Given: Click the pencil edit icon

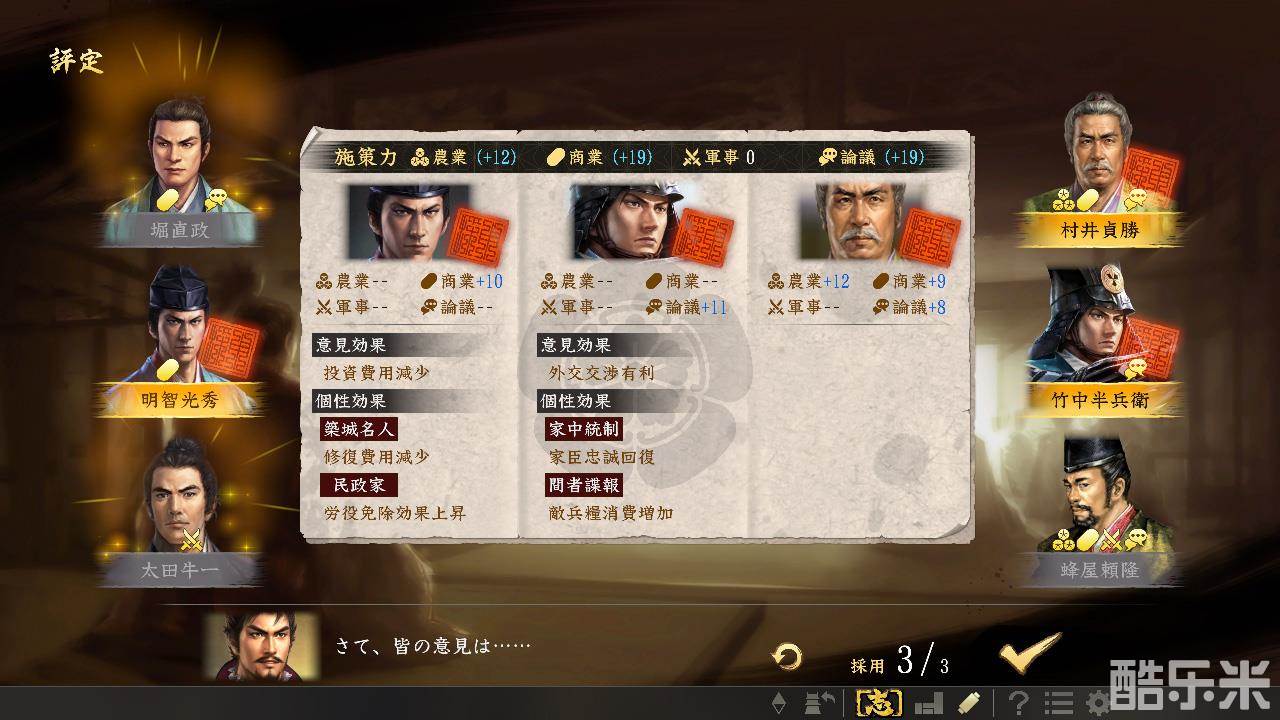Looking at the screenshot, I should coord(968,703).
